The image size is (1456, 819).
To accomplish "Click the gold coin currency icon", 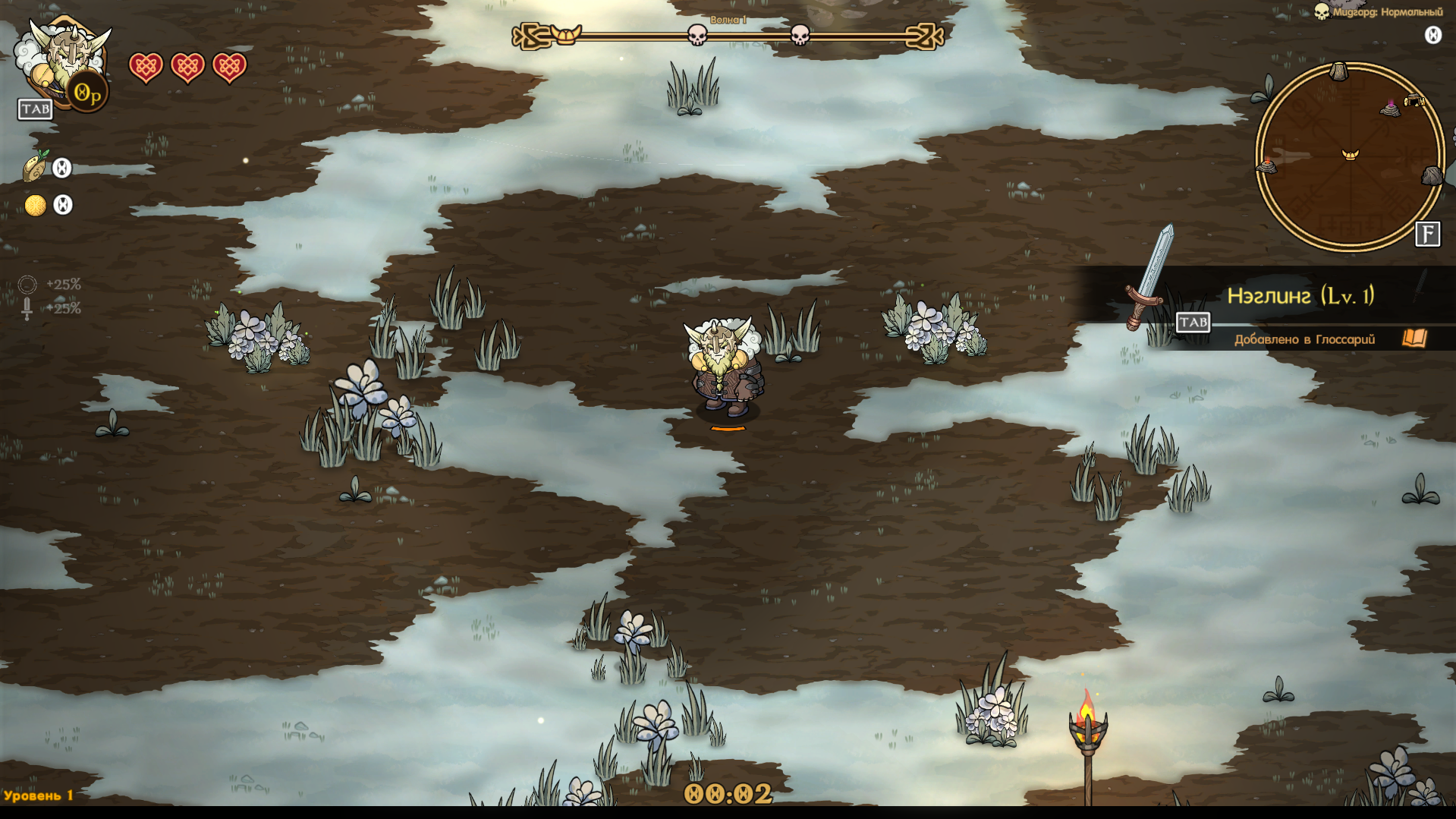I will (x=35, y=205).
